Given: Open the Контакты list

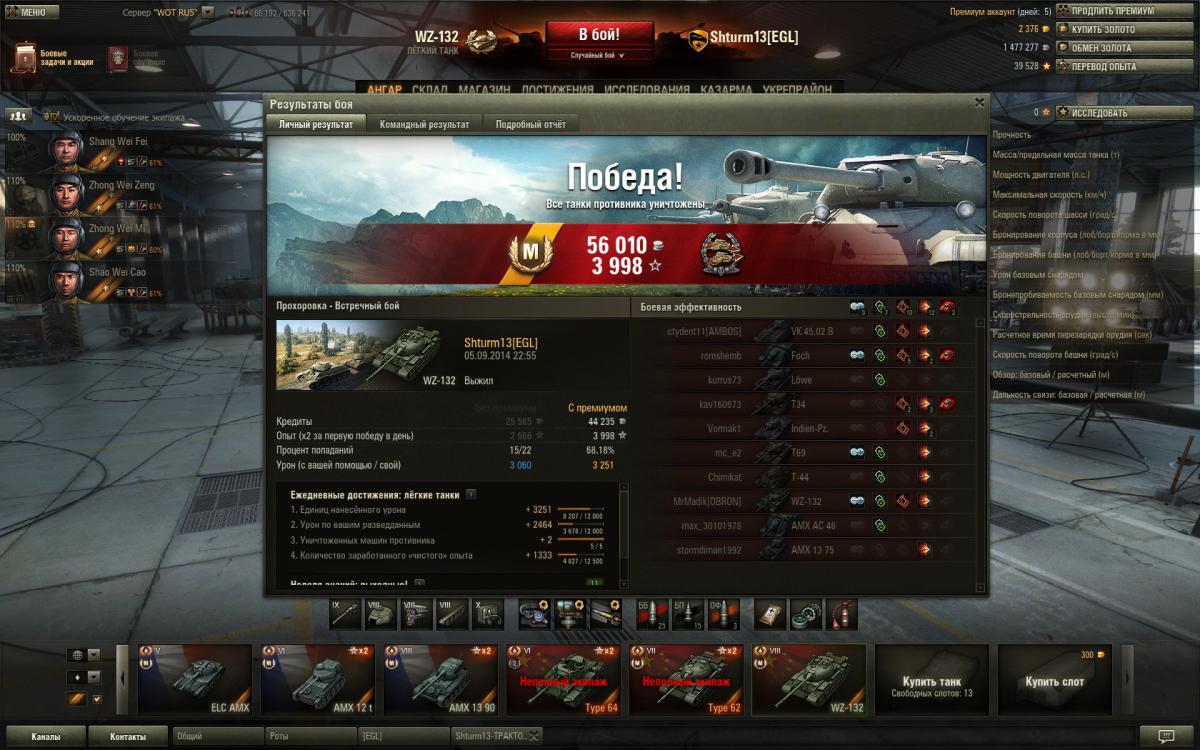Looking at the screenshot, I should pyautogui.click(x=127, y=737).
